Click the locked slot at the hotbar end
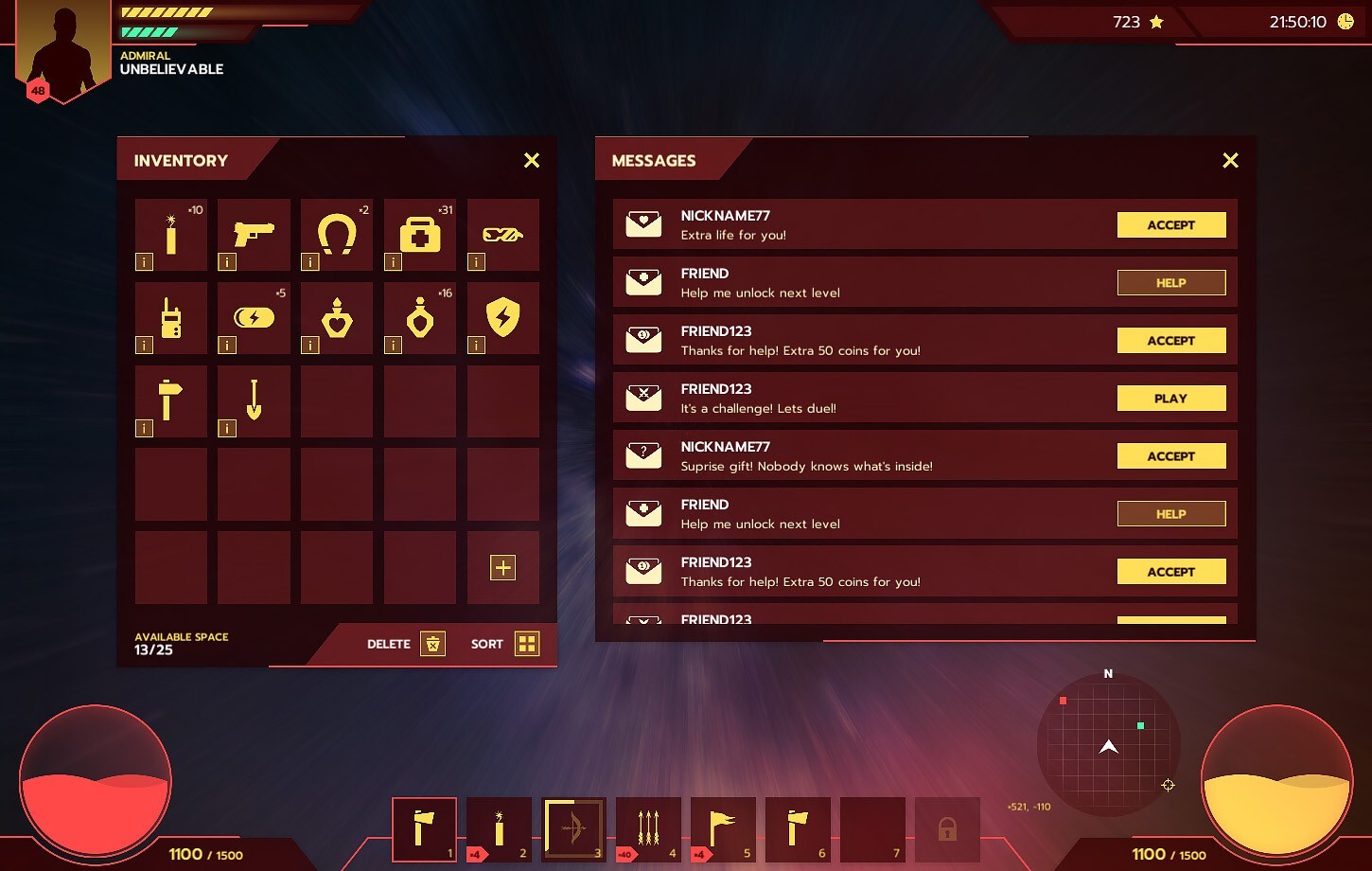This screenshot has height=871, width=1372. pyautogui.click(x=946, y=828)
